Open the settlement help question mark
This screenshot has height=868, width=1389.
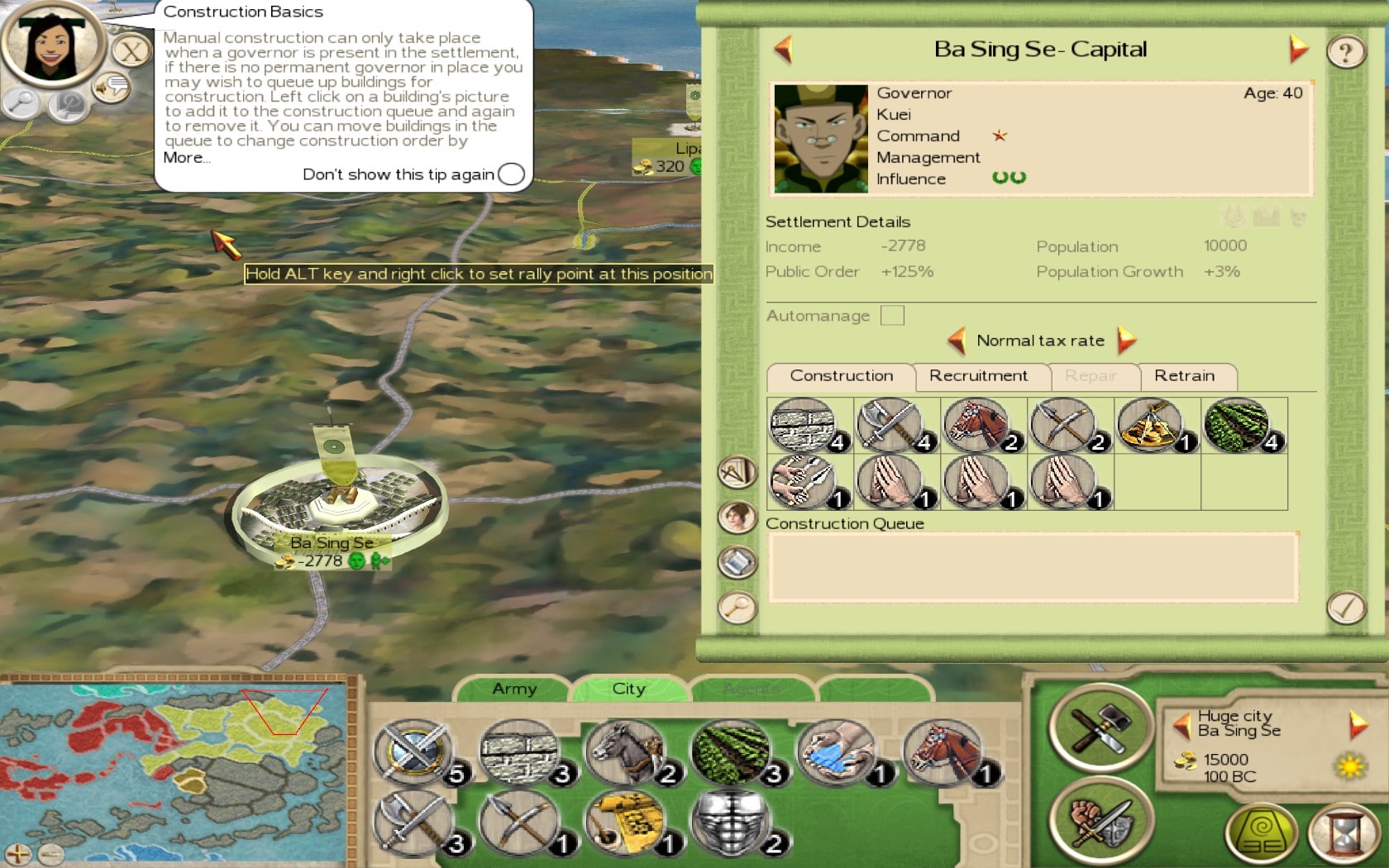click(1346, 52)
